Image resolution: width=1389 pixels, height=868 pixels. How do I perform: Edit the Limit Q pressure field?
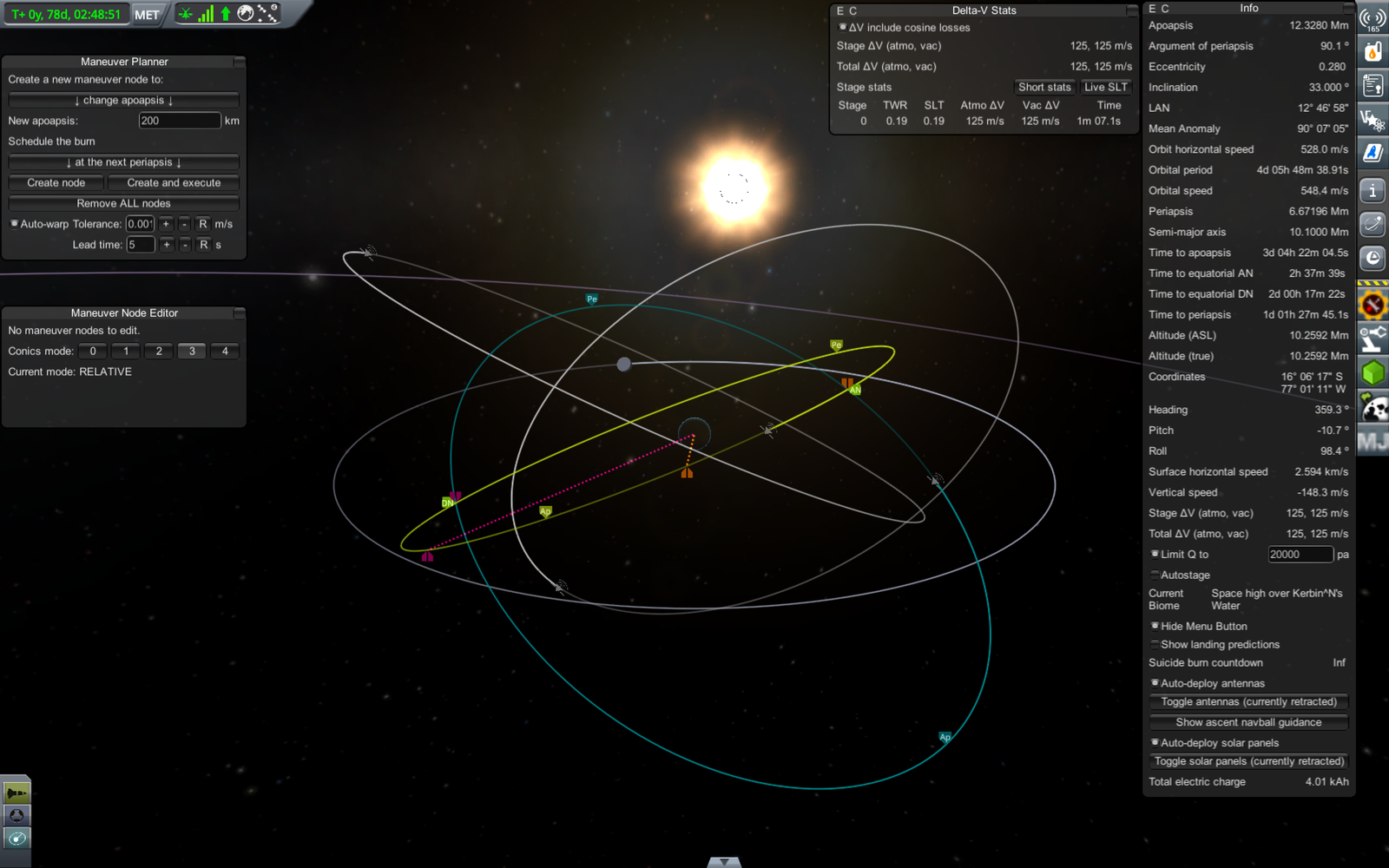click(1299, 555)
